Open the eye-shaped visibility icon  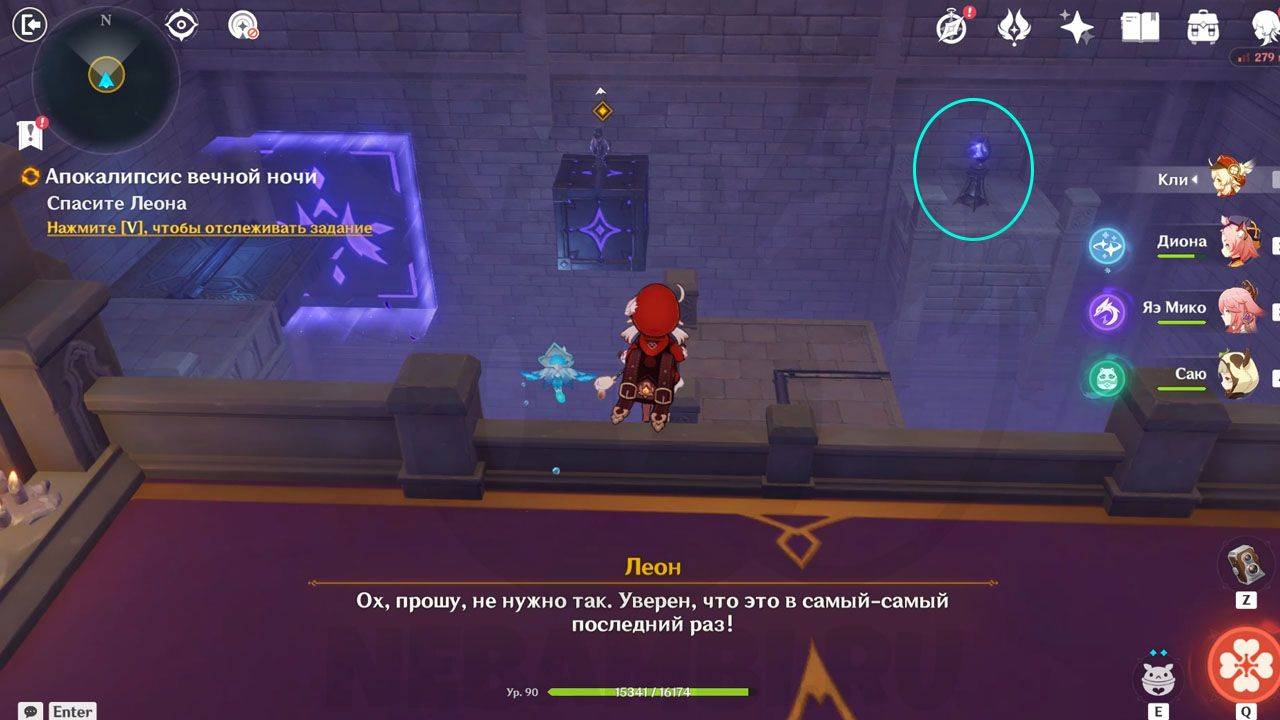click(x=181, y=25)
